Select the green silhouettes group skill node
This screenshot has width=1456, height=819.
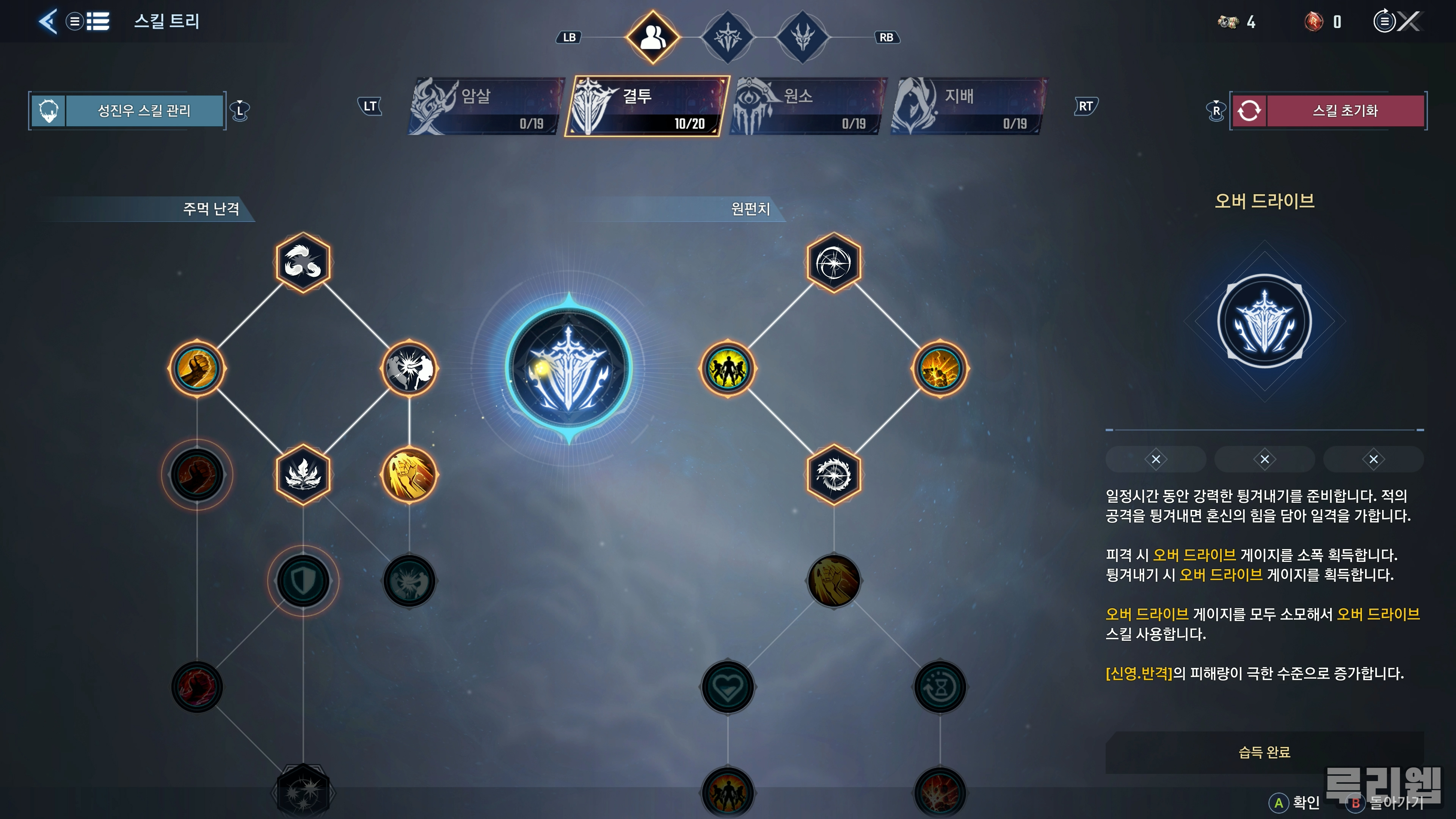pos(728,369)
